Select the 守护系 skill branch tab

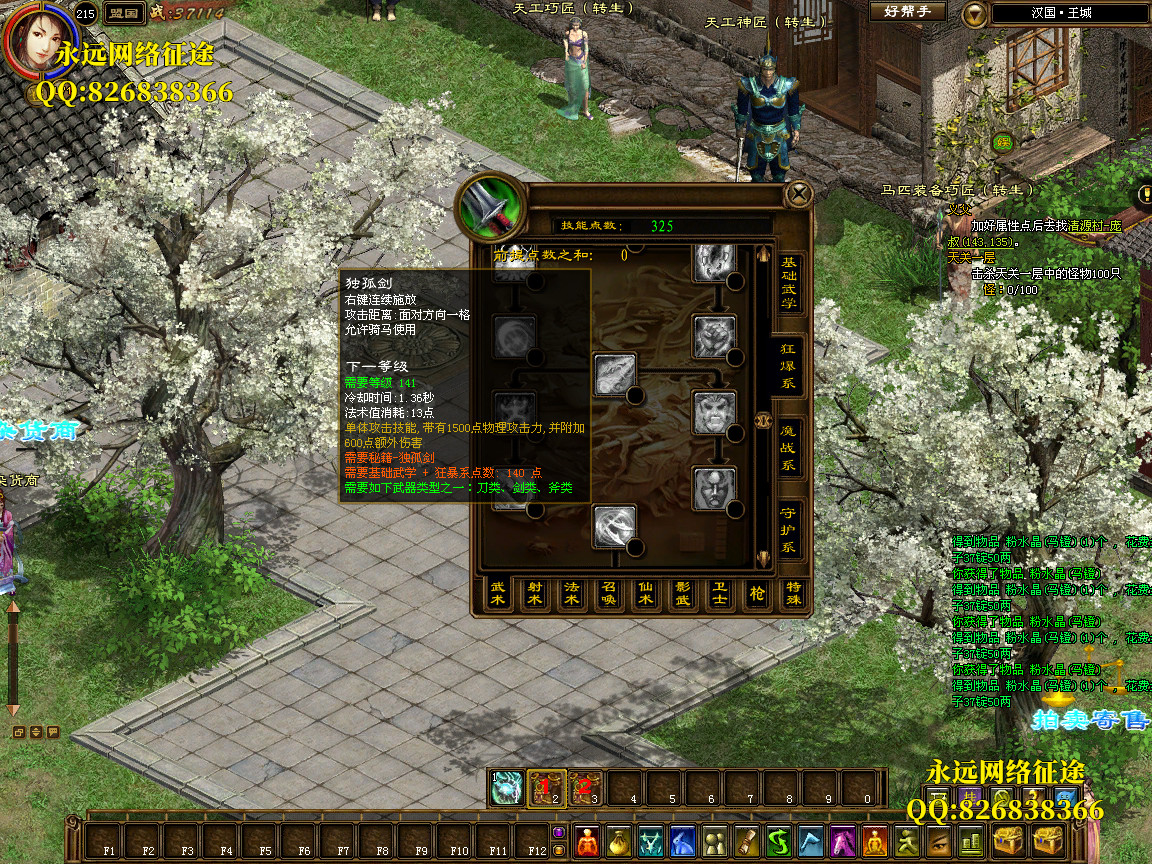click(x=789, y=531)
